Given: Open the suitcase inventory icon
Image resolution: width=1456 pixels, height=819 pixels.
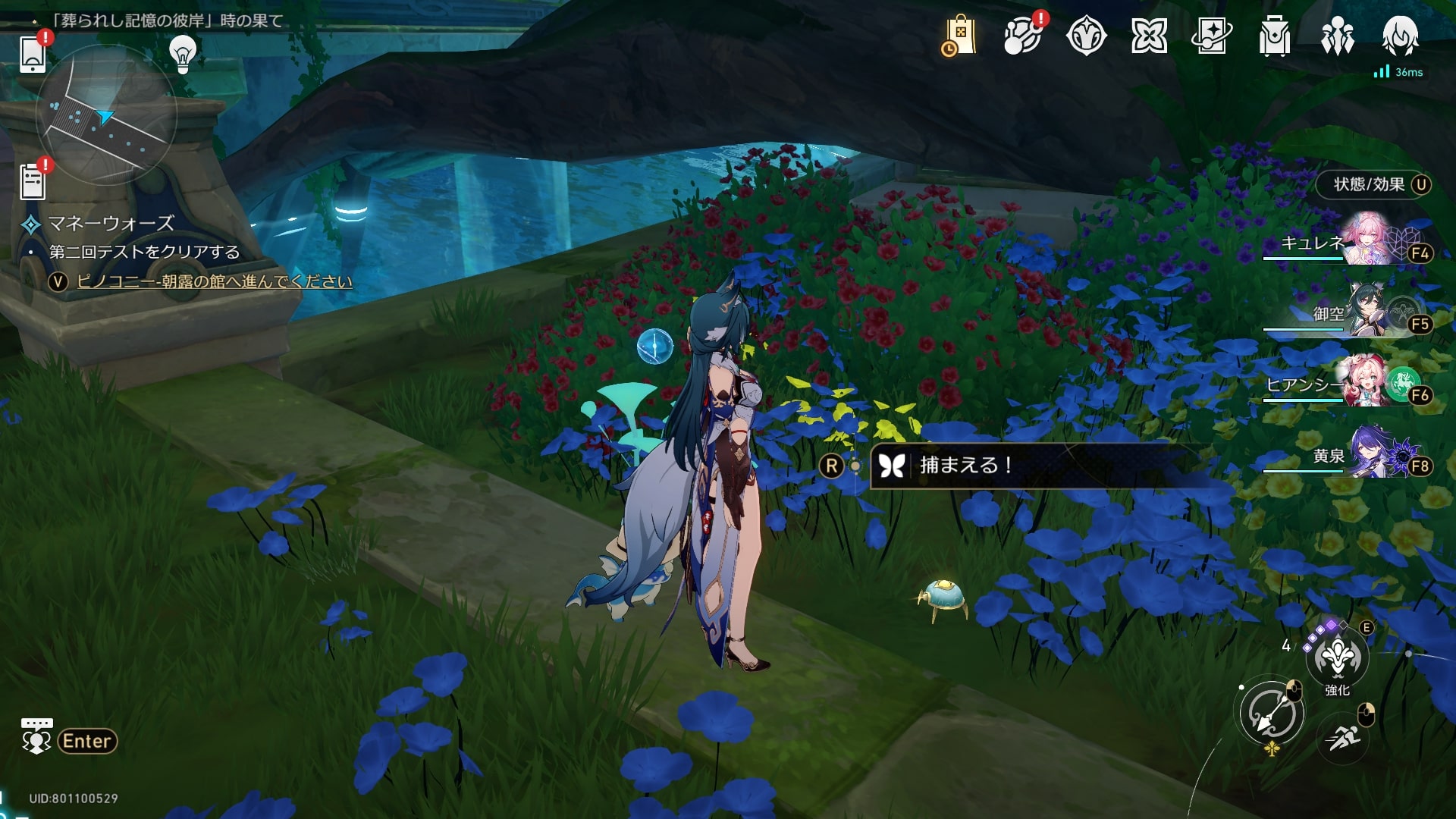Looking at the screenshot, I should click(1275, 36).
